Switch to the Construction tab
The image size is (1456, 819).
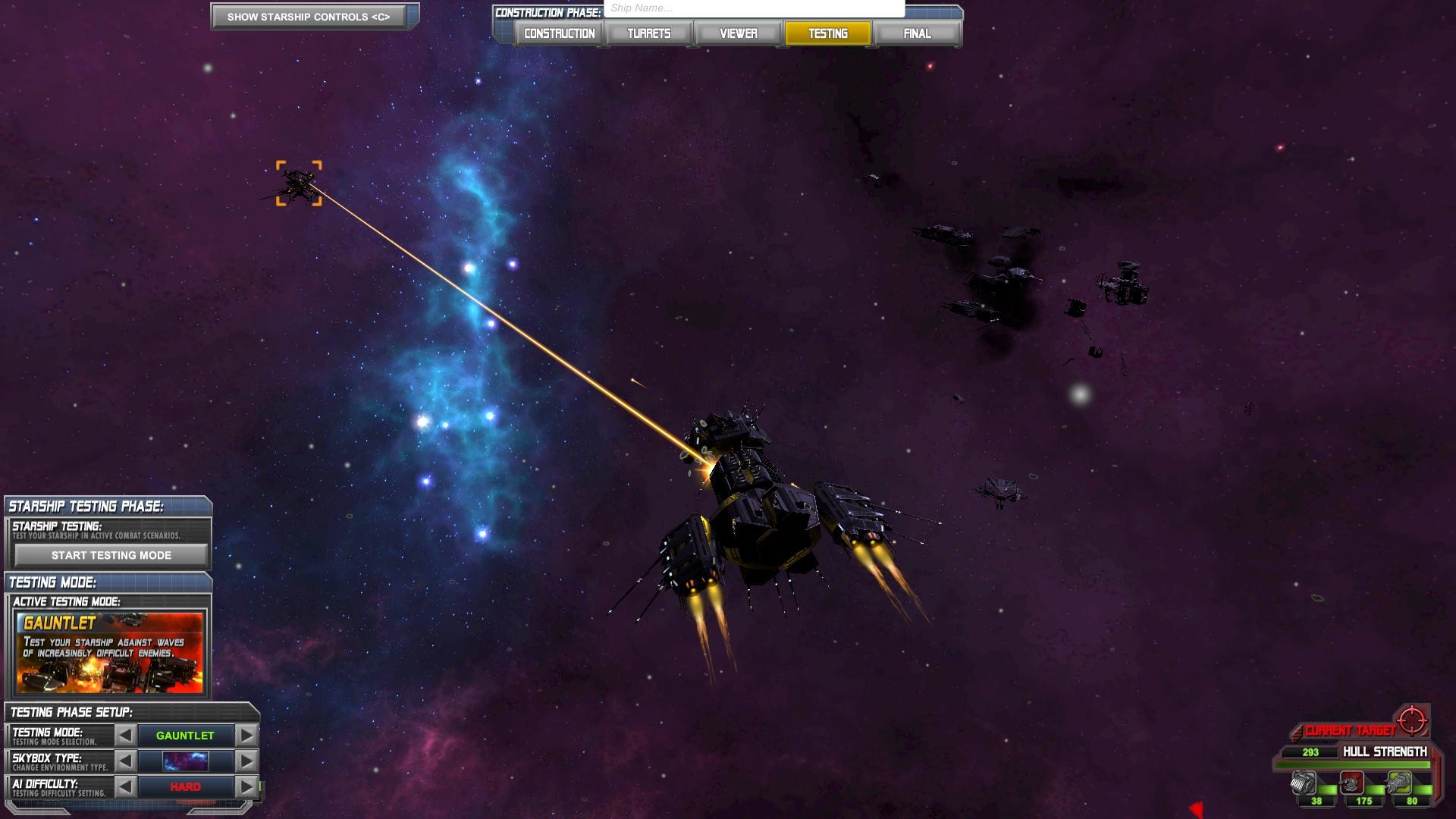[x=559, y=33]
